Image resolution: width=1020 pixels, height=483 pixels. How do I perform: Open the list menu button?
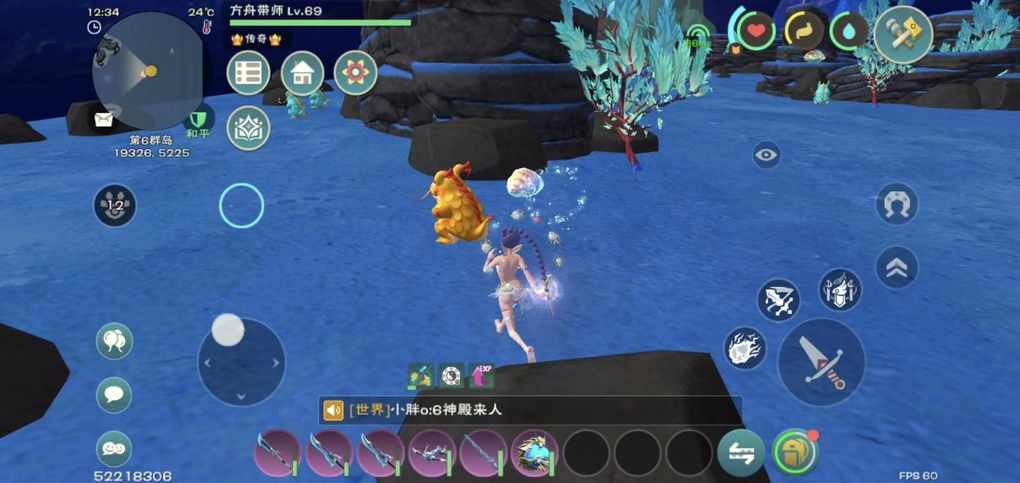pos(249,73)
